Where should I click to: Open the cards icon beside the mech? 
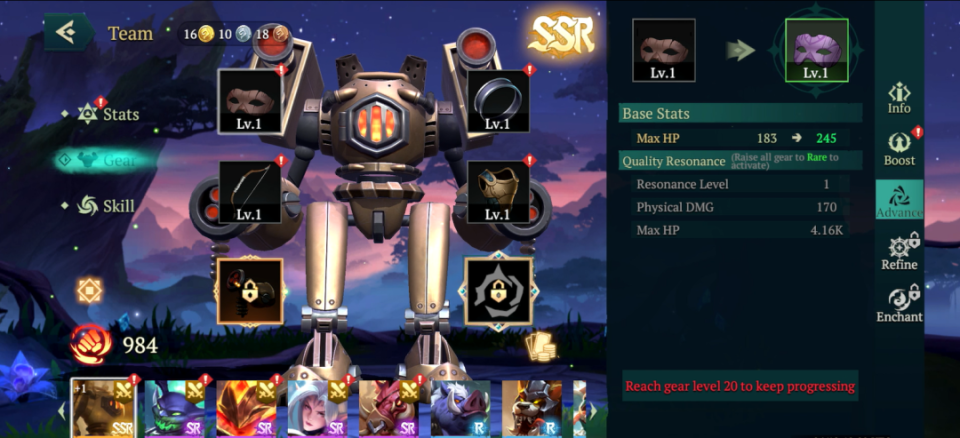(x=540, y=345)
